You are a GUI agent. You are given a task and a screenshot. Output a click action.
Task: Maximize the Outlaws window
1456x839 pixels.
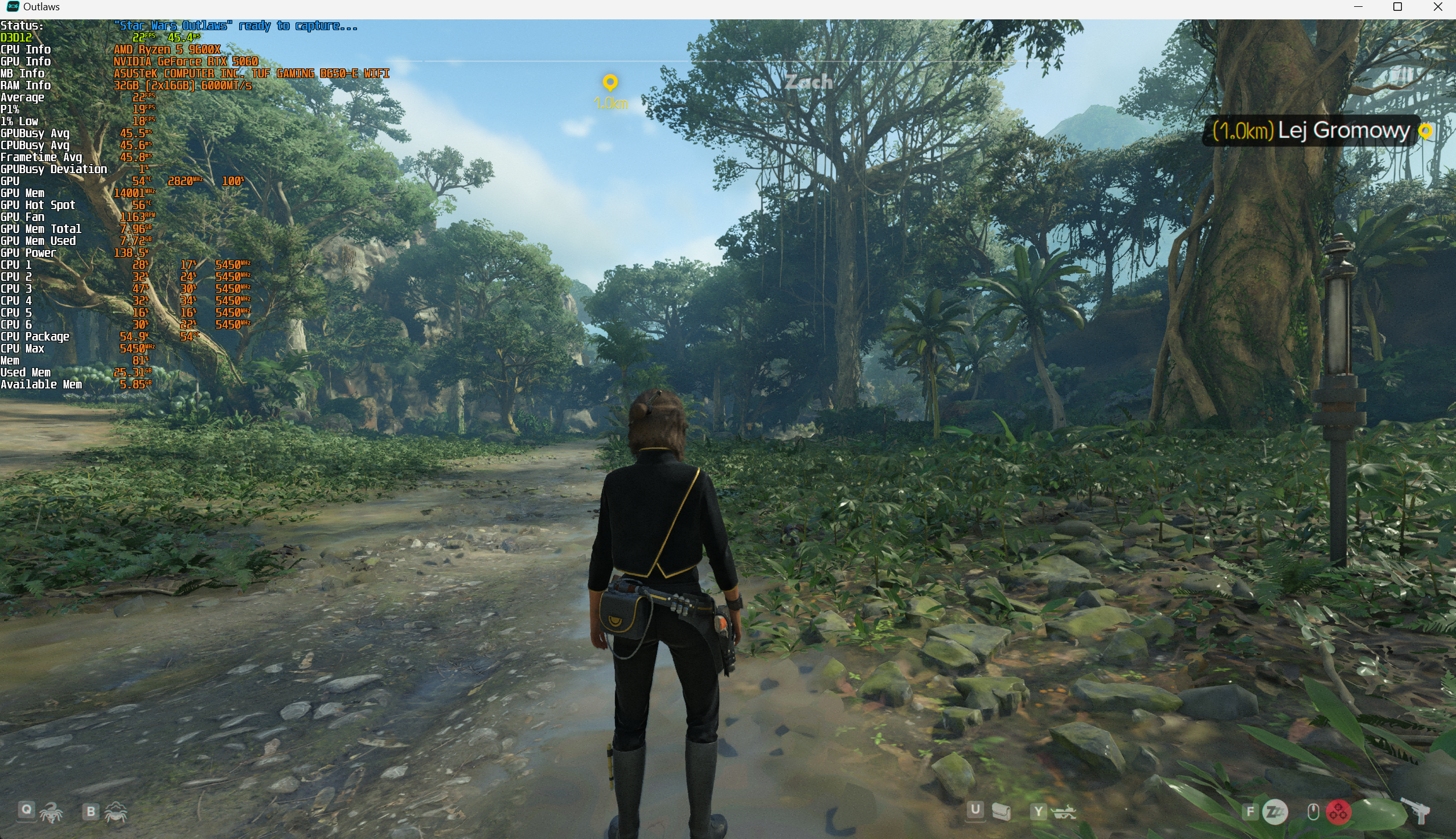coord(1397,7)
